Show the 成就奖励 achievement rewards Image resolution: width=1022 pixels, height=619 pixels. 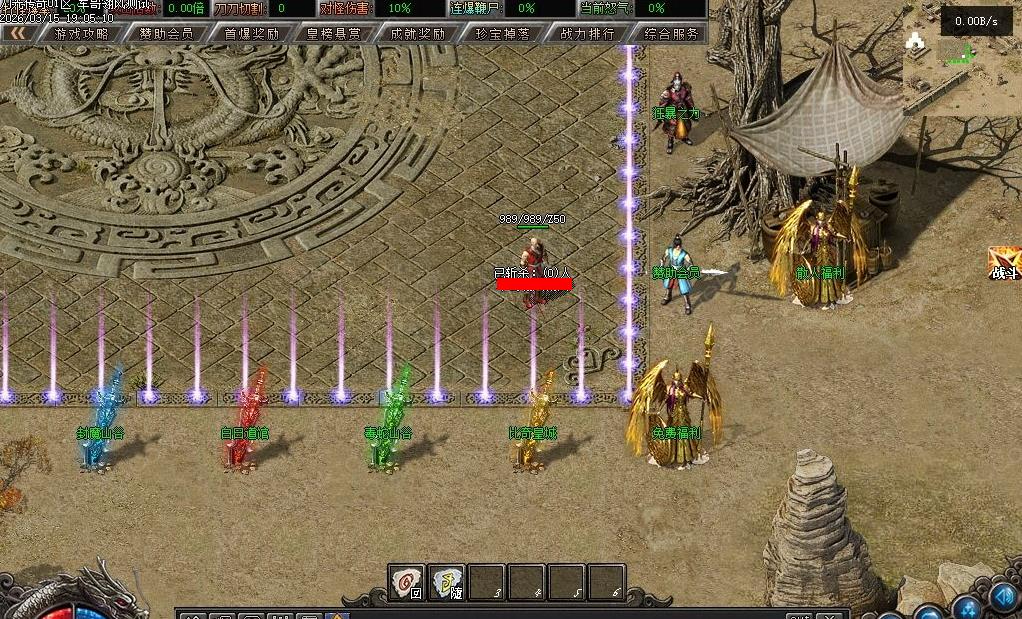pyautogui.click(x=419, y=33)
